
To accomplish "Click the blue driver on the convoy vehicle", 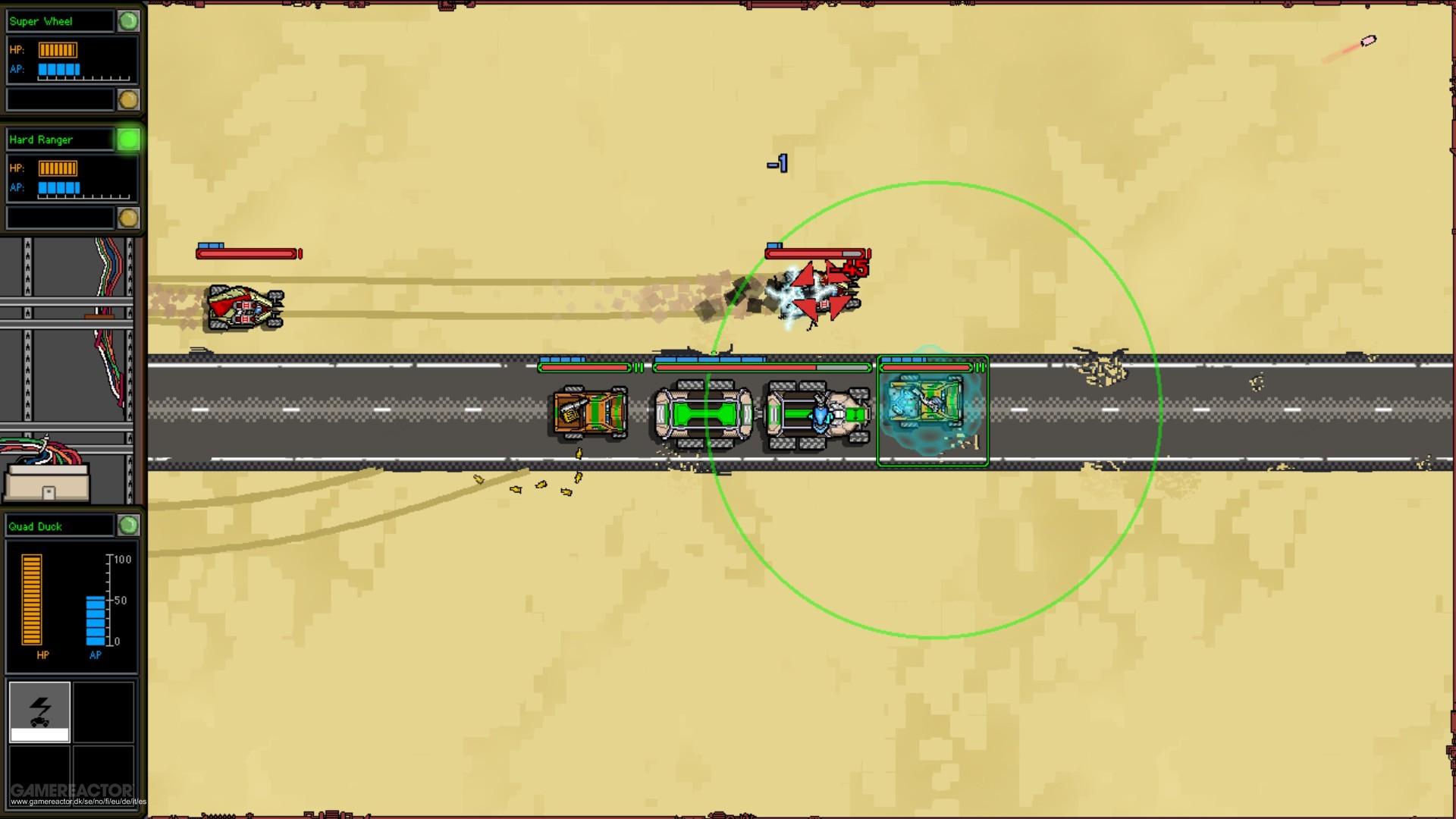I will pyautogui.click(x=821, y=413).
